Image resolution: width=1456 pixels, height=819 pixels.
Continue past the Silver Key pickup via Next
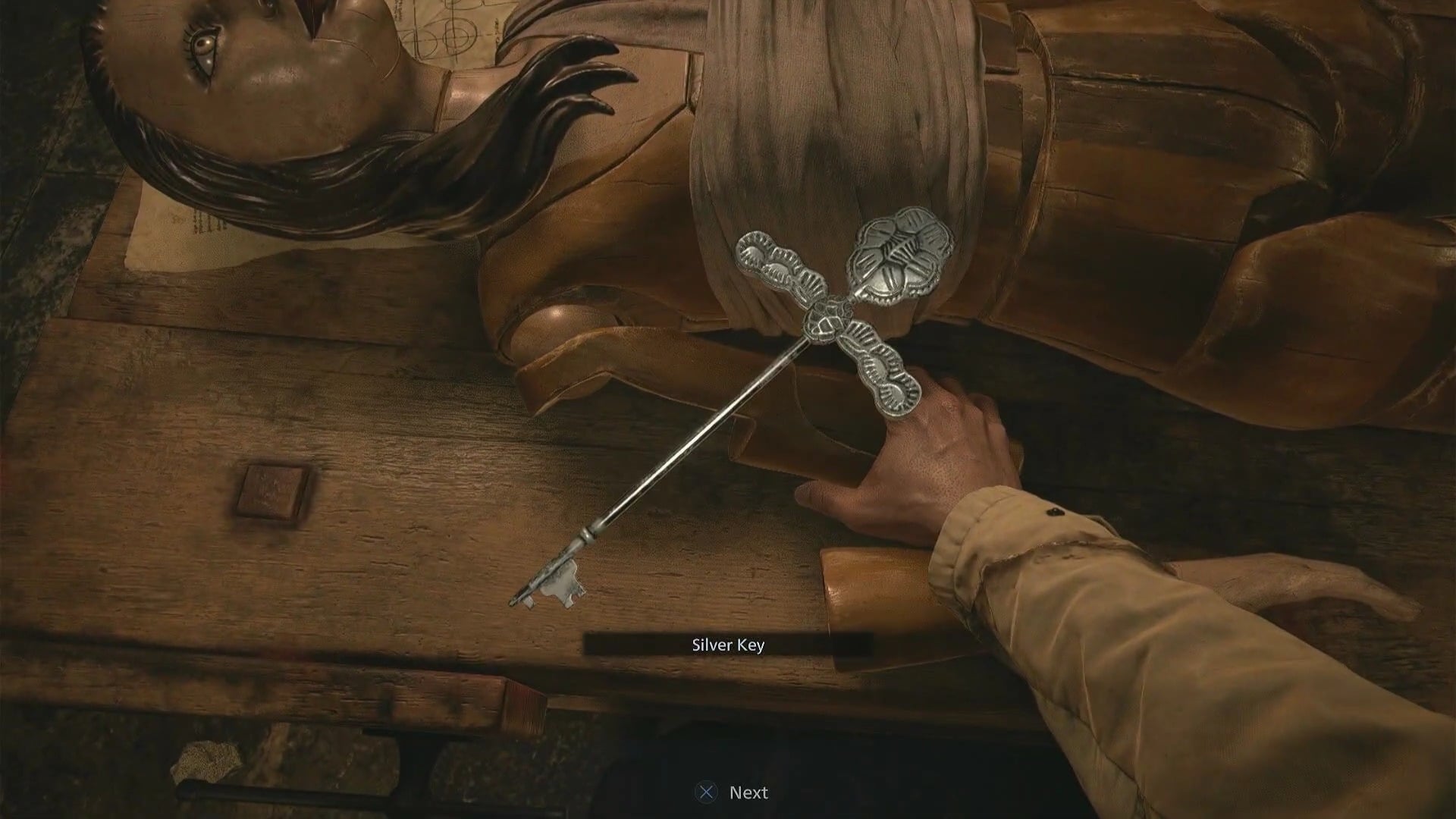[732, 792]
